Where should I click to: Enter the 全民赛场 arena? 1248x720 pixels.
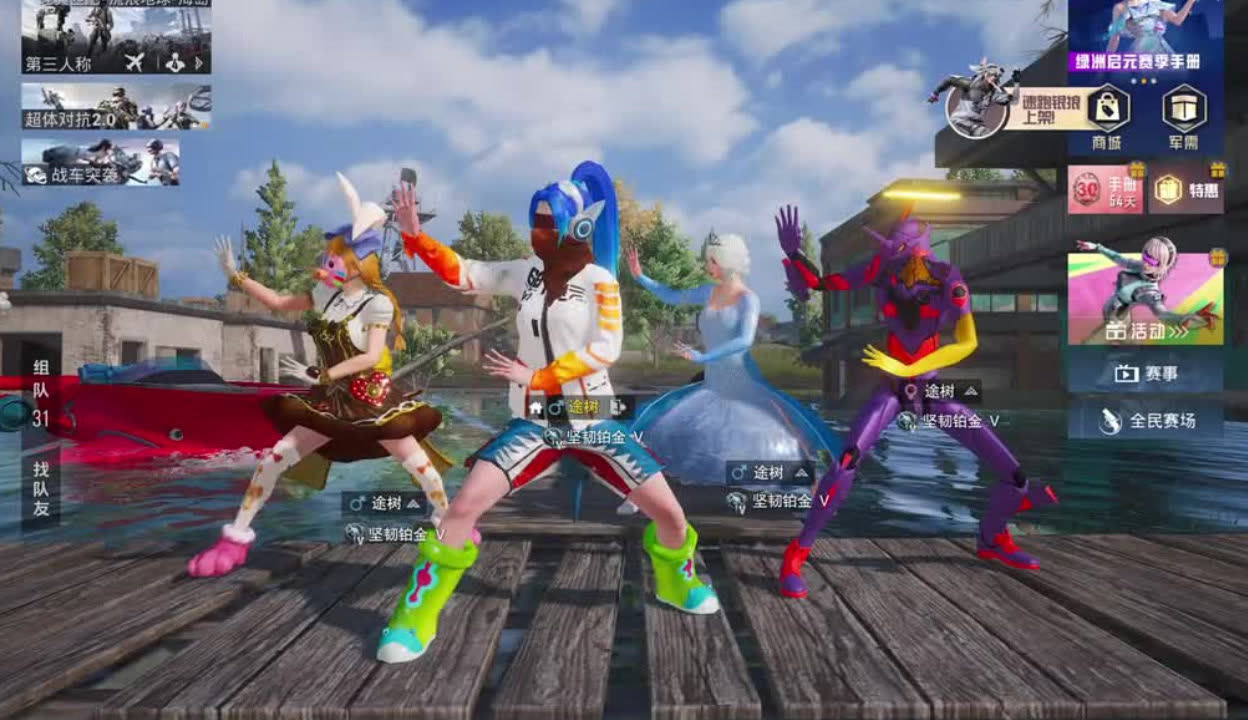[x=1145, y=421]
